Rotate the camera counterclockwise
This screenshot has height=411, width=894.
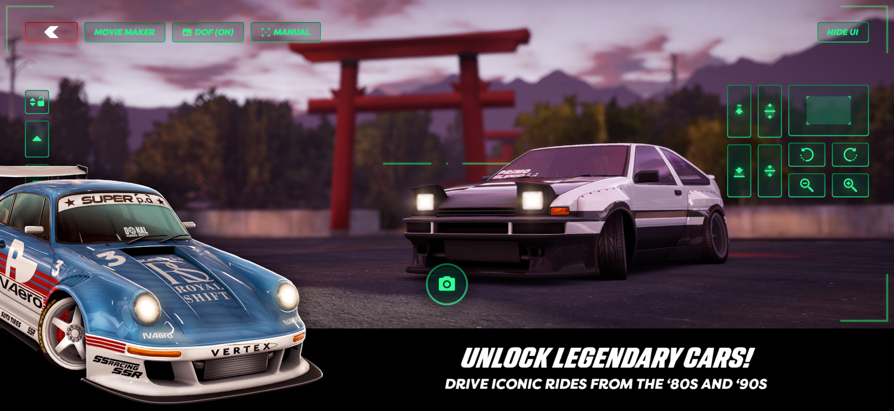pyautogui.click(x=806, y=155)
